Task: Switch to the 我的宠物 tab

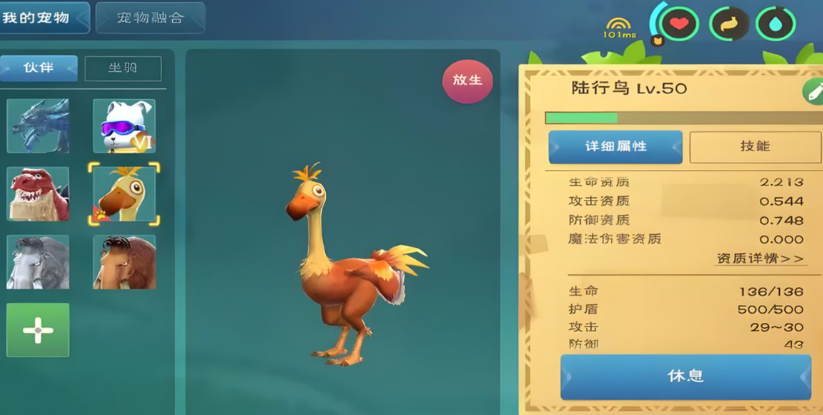Action: click(42, 17)
